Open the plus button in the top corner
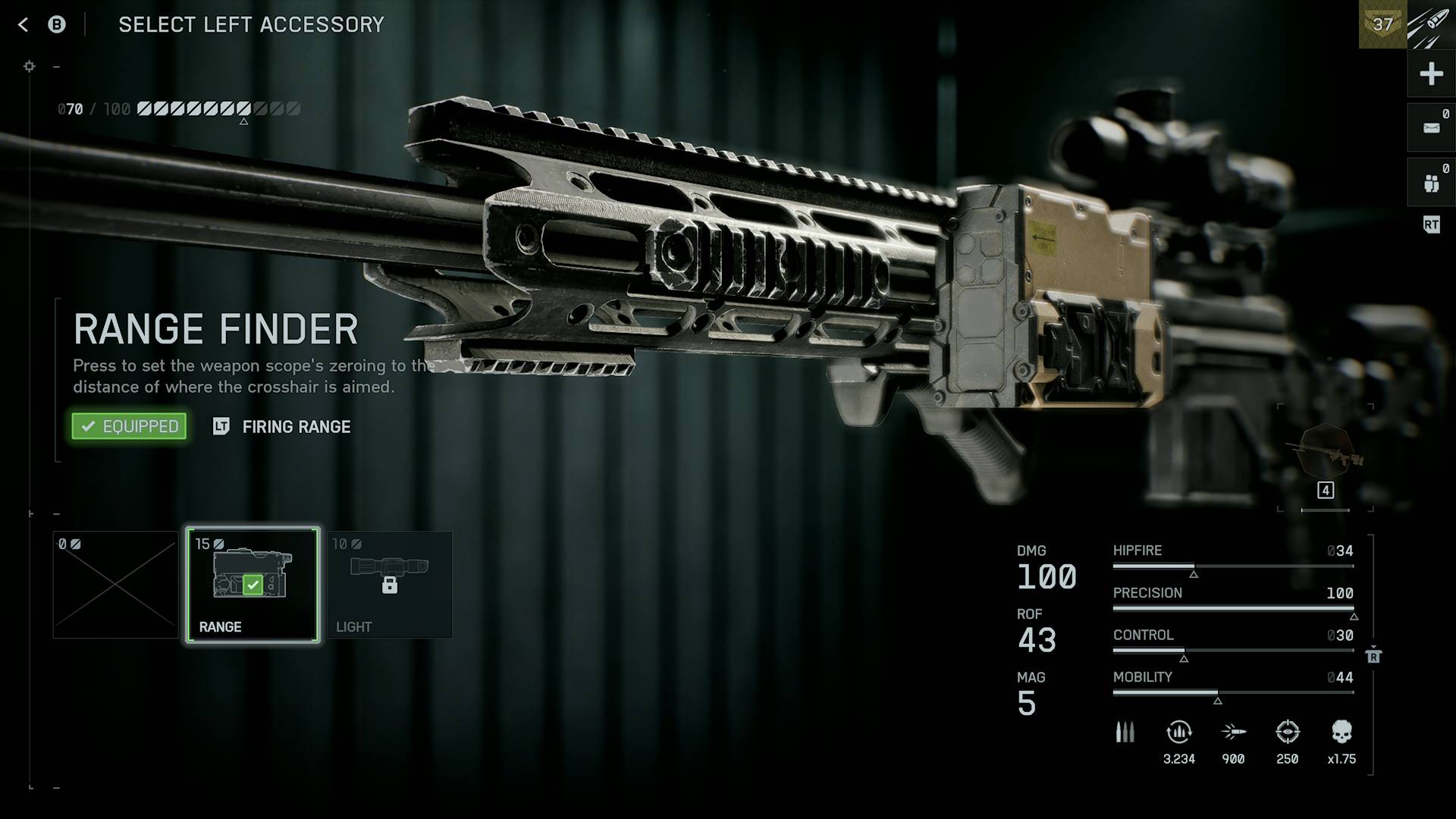 [x=1431, y=74]
